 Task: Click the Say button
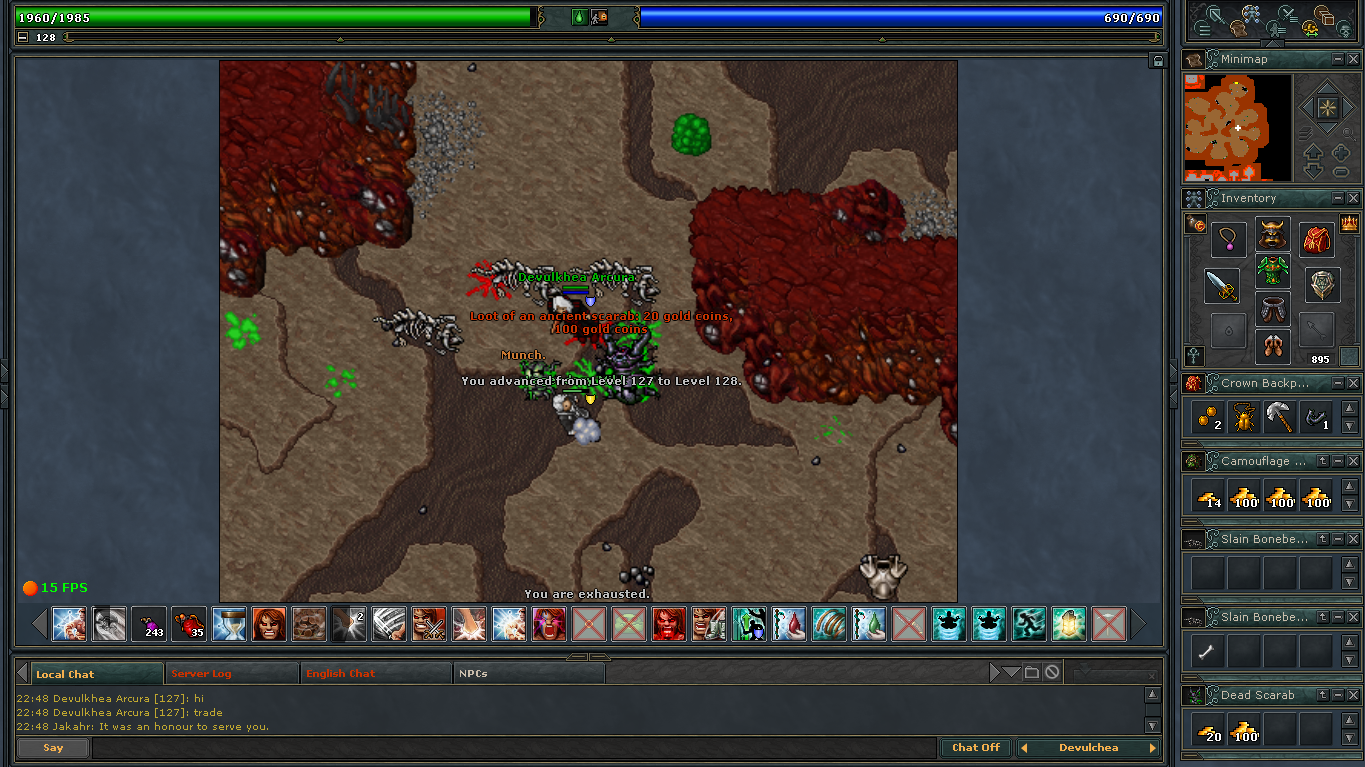click(x=53, y=748)
